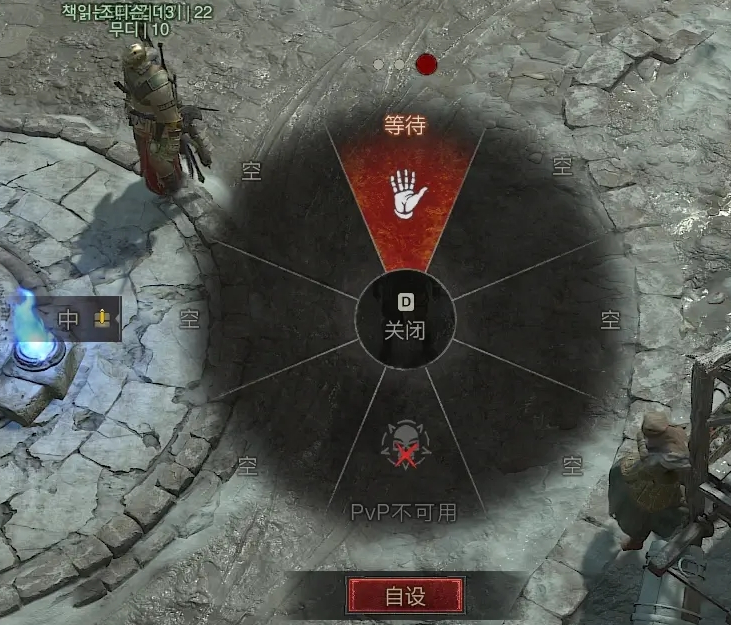
Task: Click the 中 input method indicator
Action: tap(69, 320)
